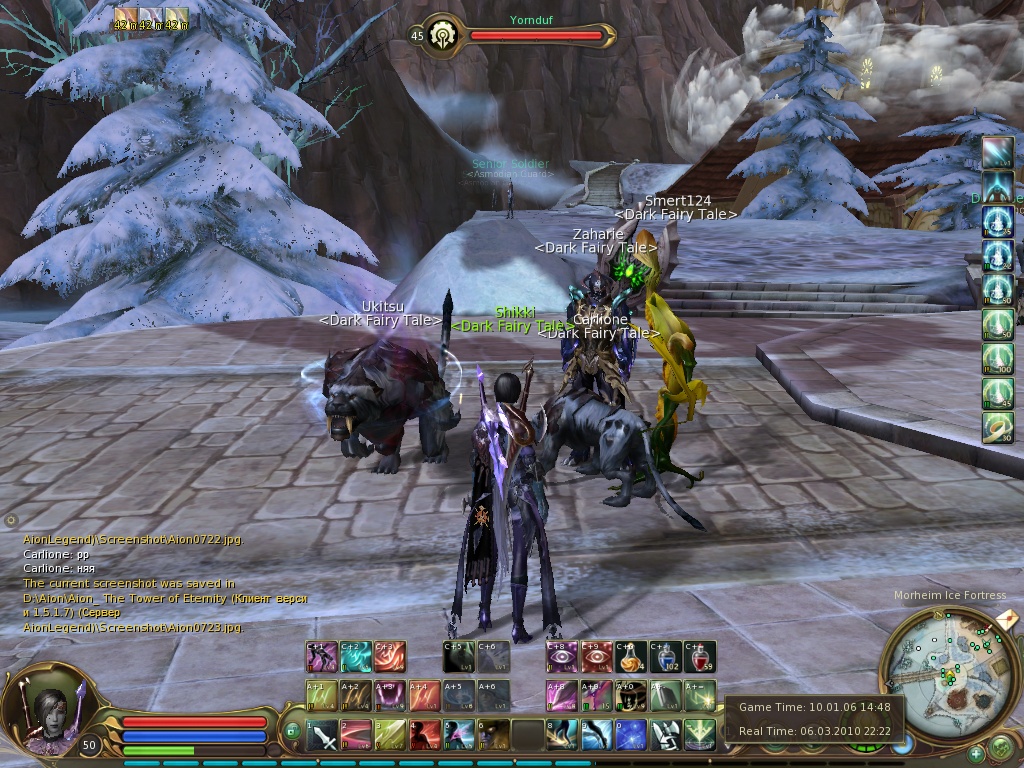Use the gold ring item in the side bar
The width and height of the screenshot is (1024, 768).
pyautogui.click(x=997, y=428)
